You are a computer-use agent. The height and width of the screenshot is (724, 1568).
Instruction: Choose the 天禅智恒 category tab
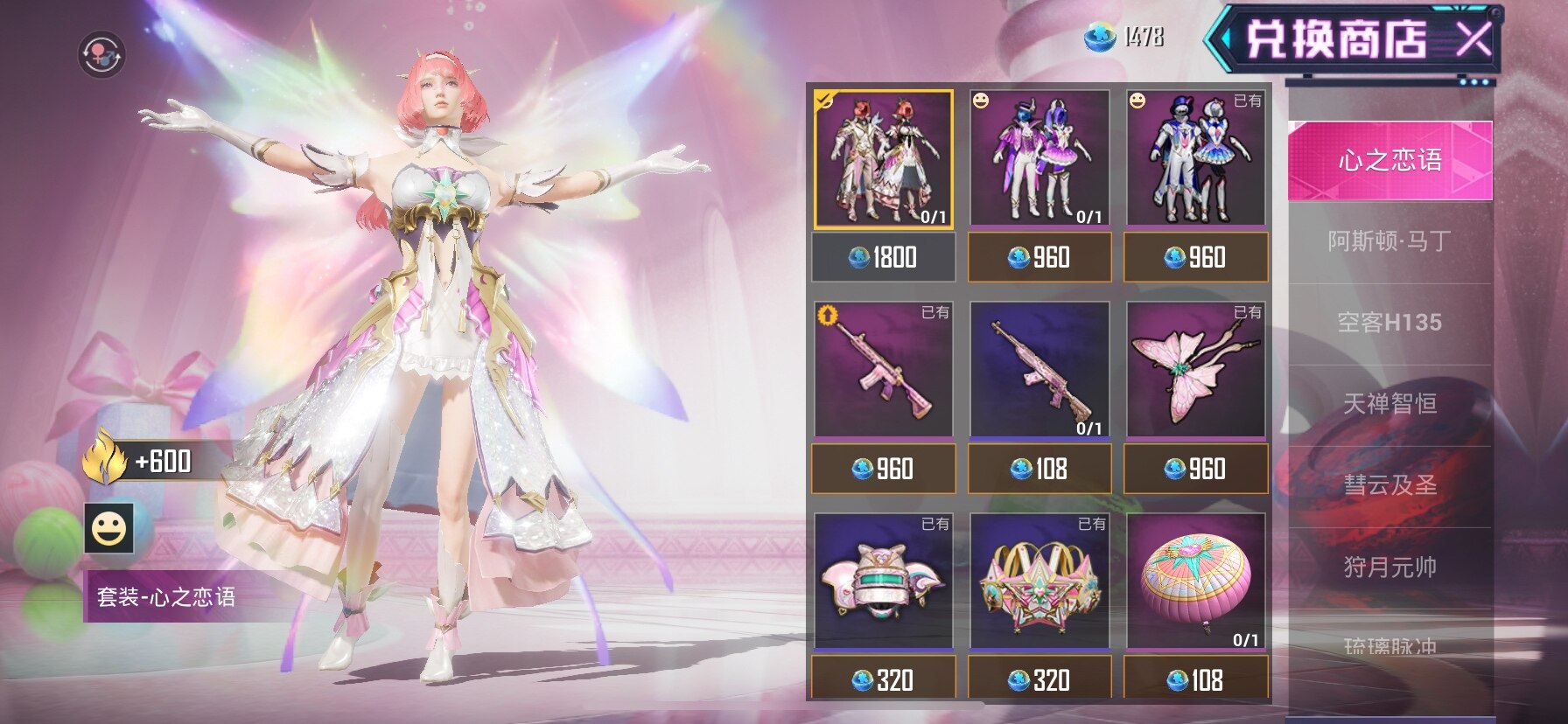(x=1389, y=404)
